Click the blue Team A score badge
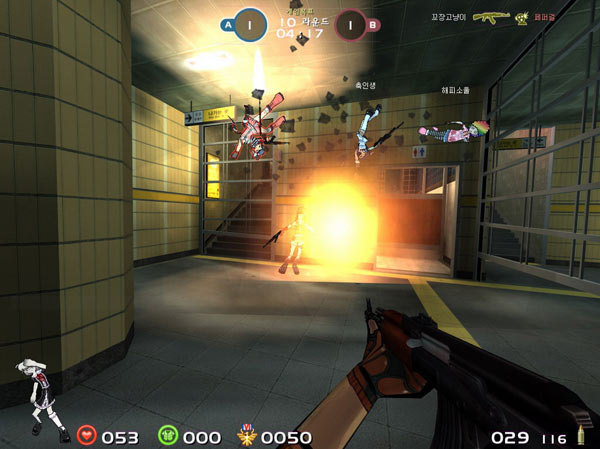This screenshot has width=600, height=449. 250,22
